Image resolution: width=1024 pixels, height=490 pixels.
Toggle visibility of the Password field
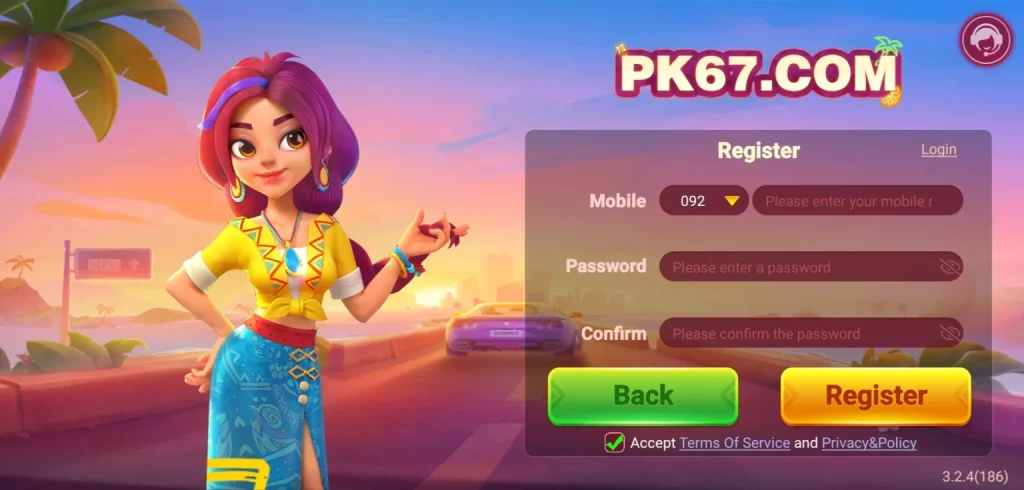[x=949, y=267]
